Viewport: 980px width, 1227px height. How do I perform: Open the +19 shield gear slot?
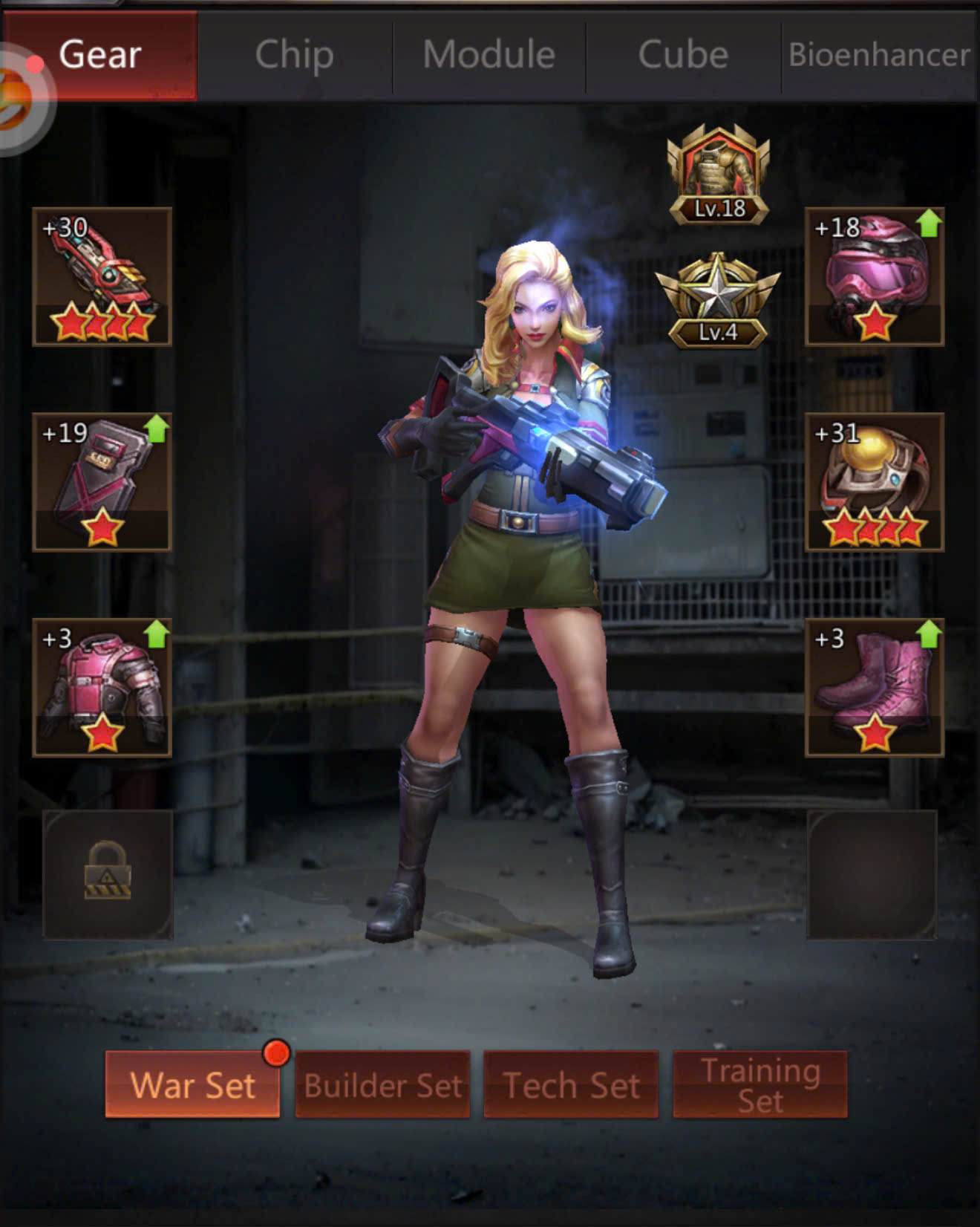point(102,481)
